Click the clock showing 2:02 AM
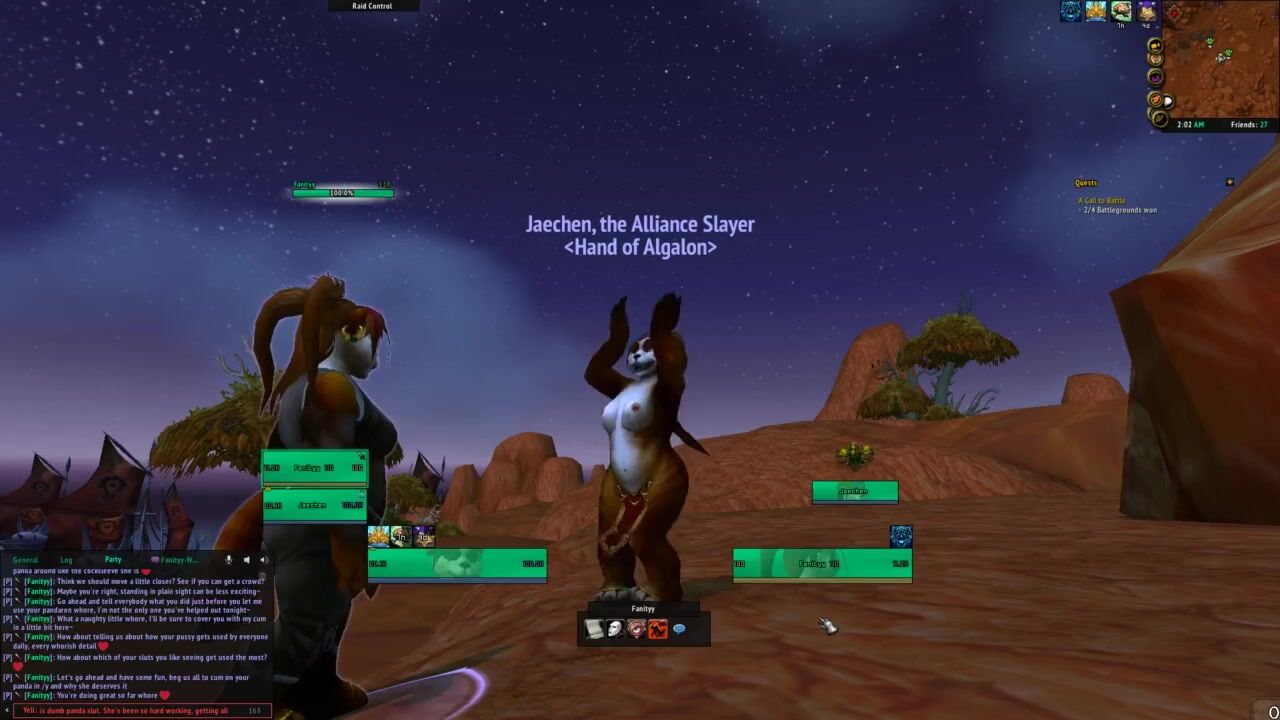 [1191, 125]
